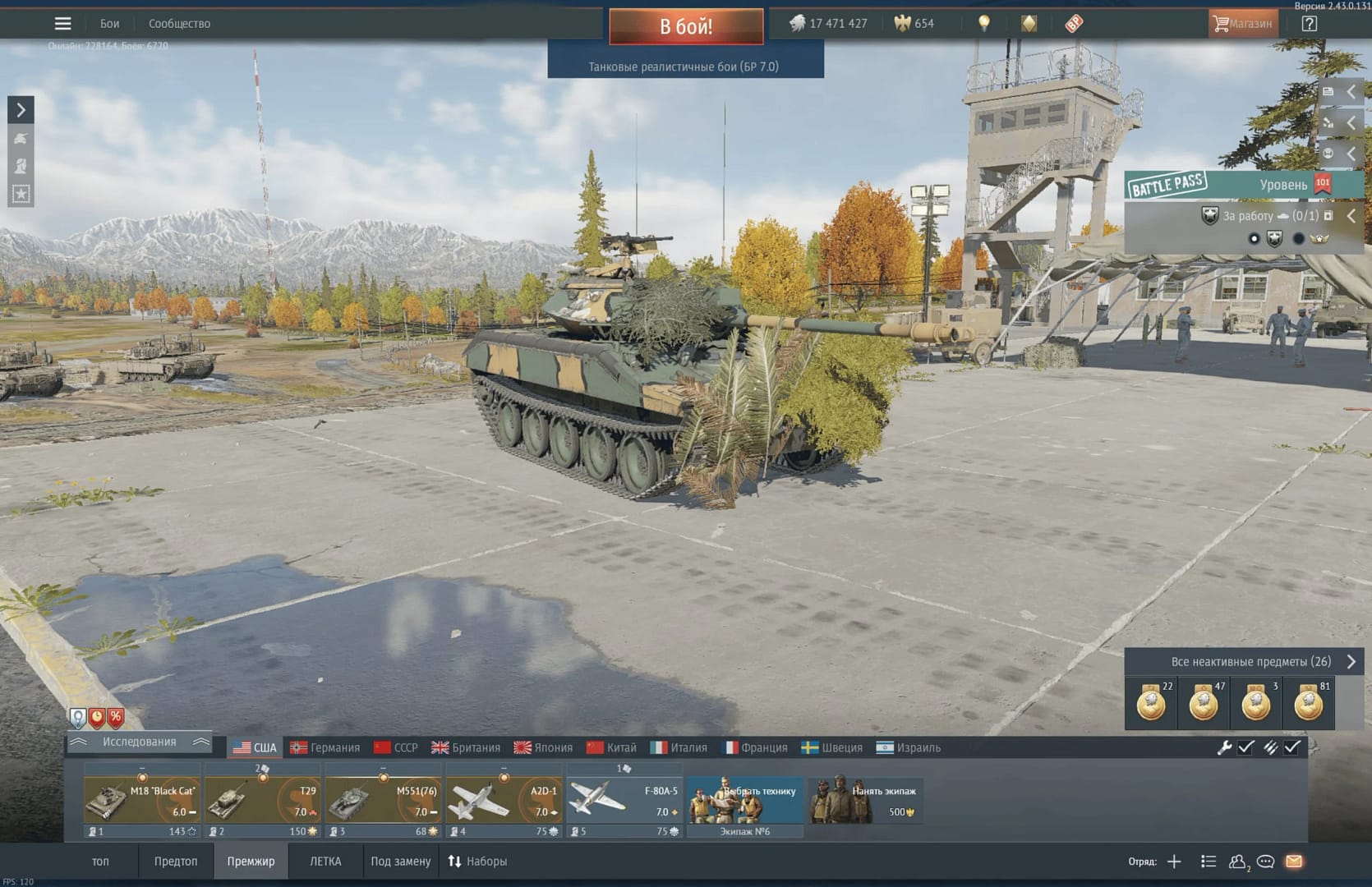
Task: Open the Магазин shop
Action: pos(1241,24)
